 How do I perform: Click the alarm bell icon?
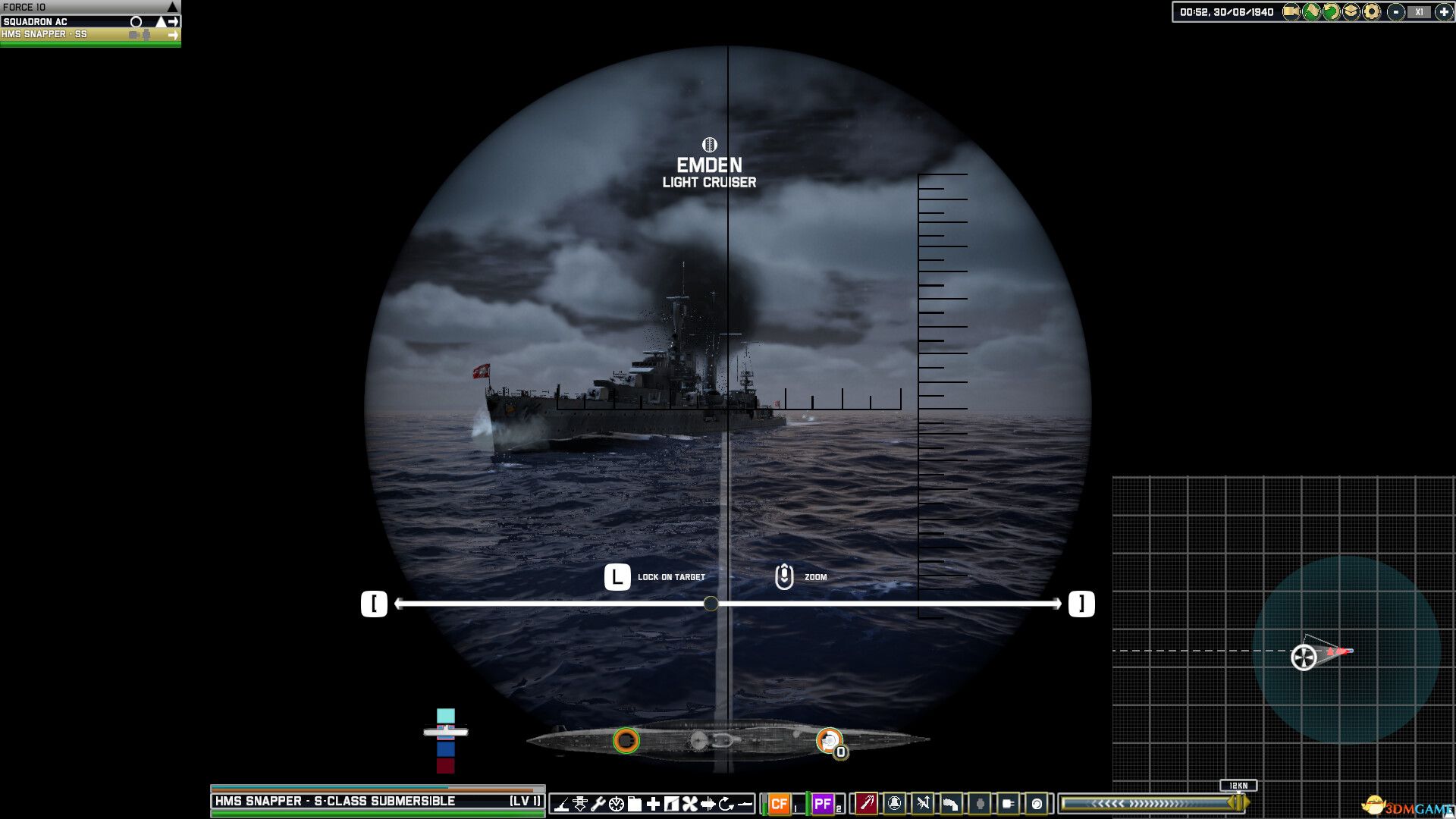pos(894,805)
